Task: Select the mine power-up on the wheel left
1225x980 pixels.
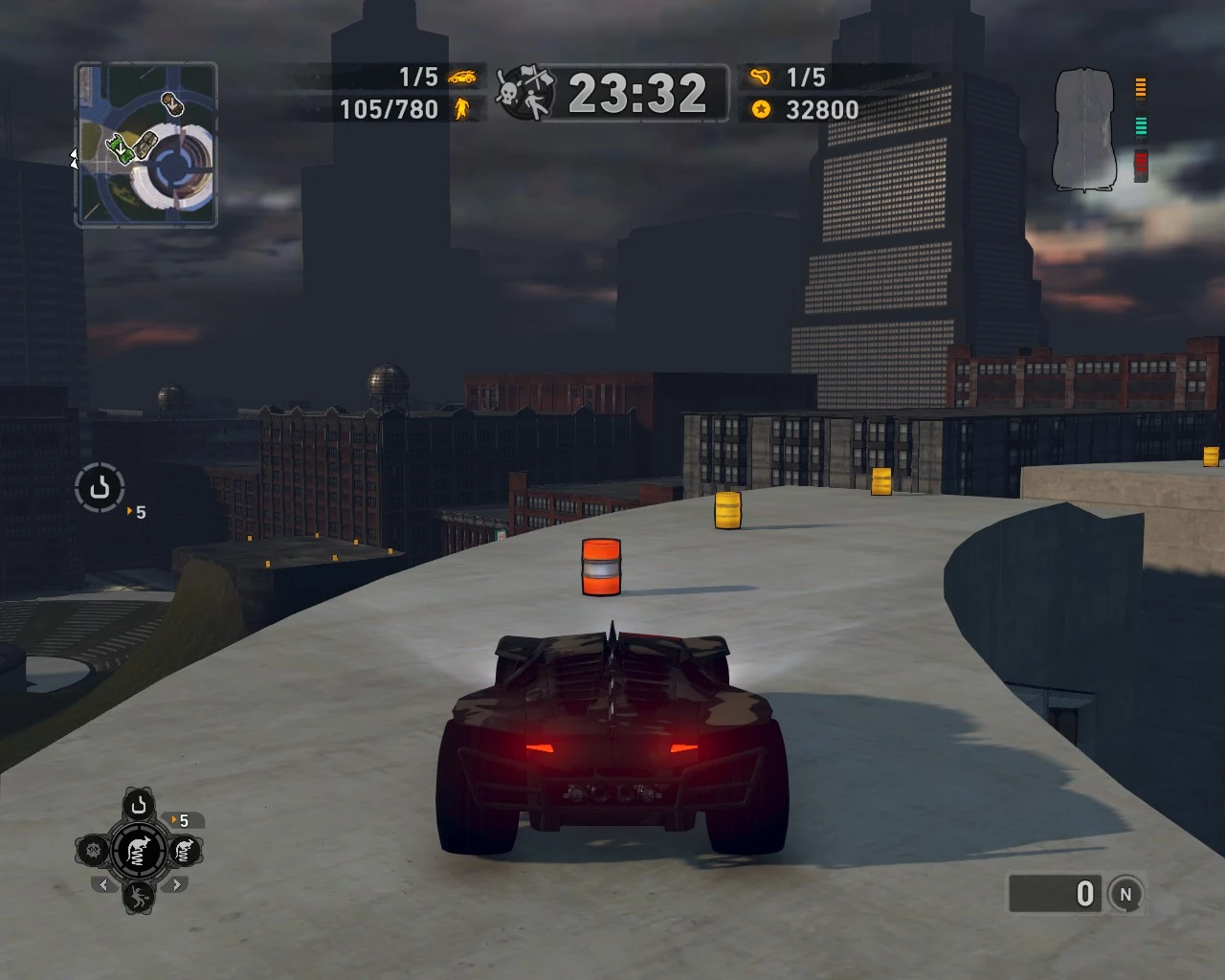Action: (92, 849)
